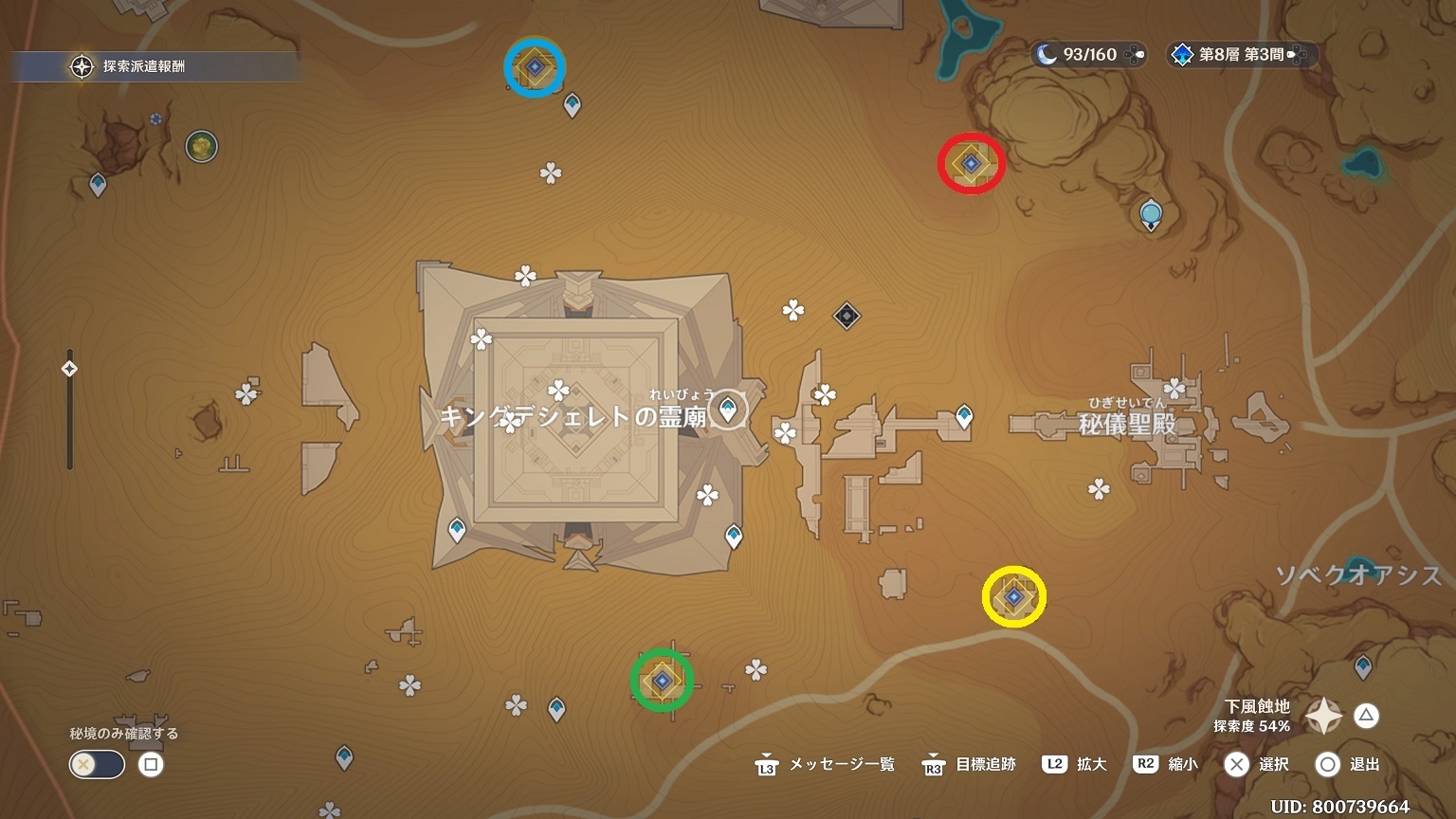
Task: Open the 下風蝕地 exploration progress star icon
Action: click(1323, 716)
